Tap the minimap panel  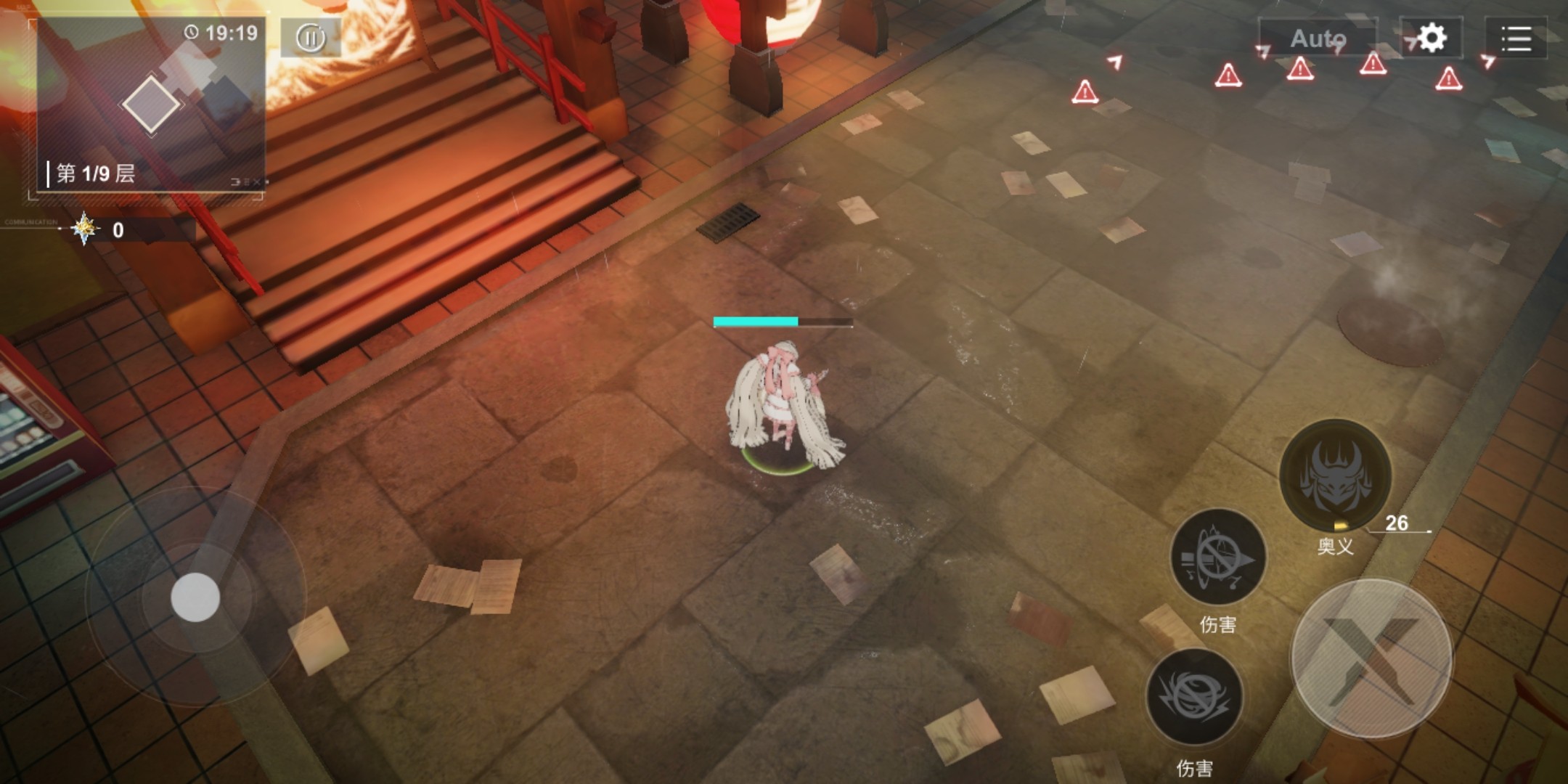click(x=151, y=105)
